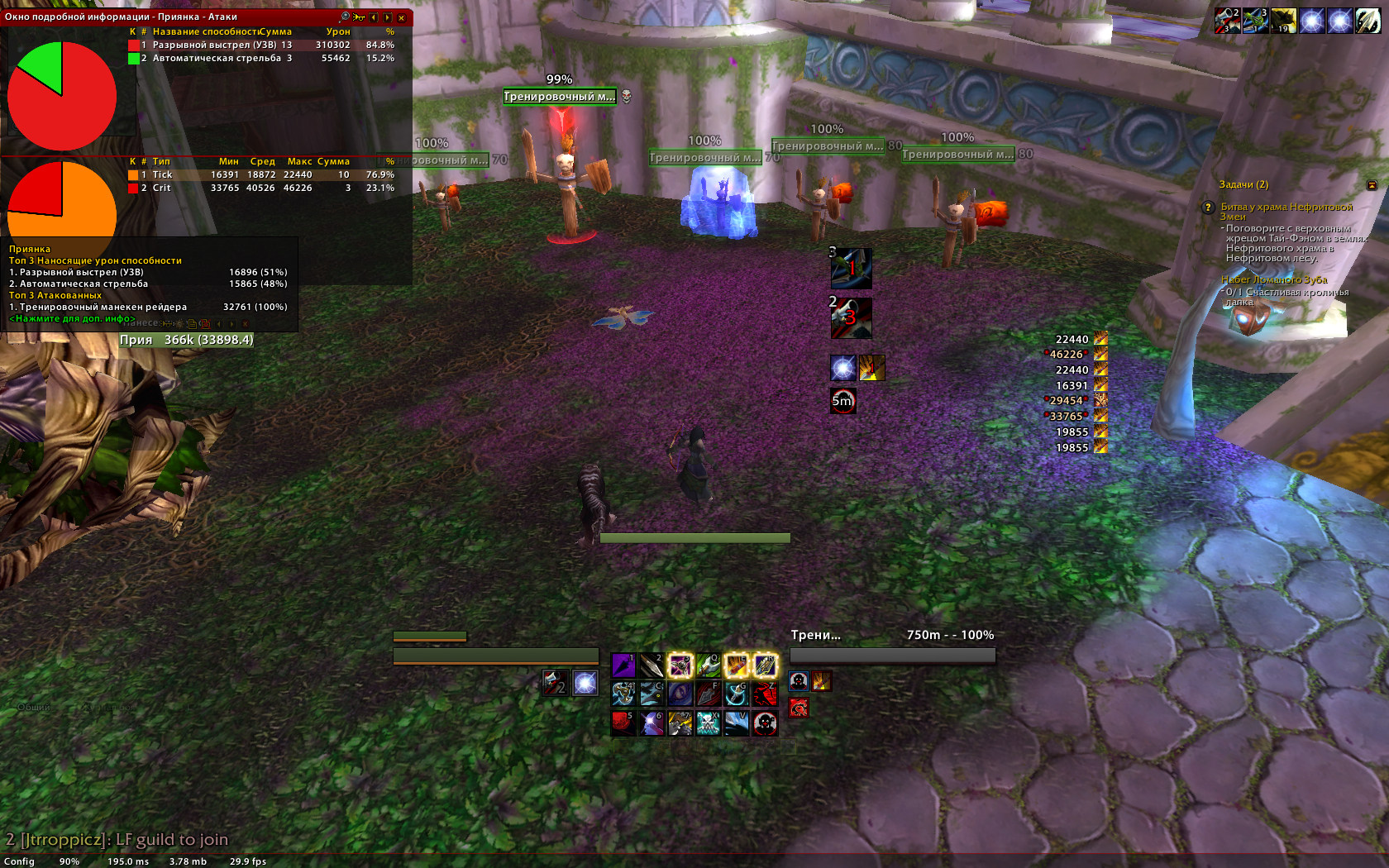
Task: Open the Набег Ломаного Зуба quest
Action: (1273, 280)
